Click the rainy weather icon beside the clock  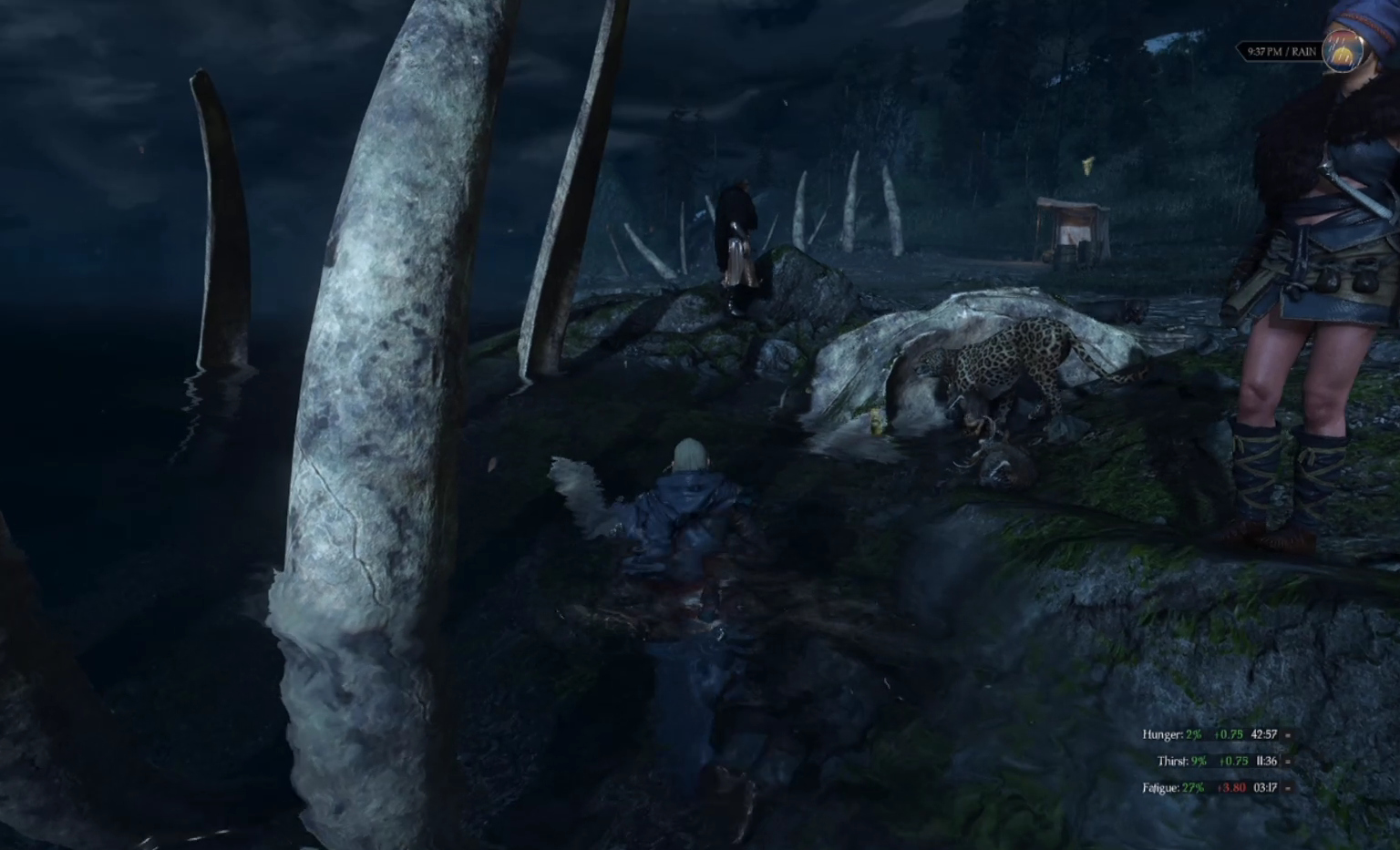pyautogui.click(x=1343, y=52)
